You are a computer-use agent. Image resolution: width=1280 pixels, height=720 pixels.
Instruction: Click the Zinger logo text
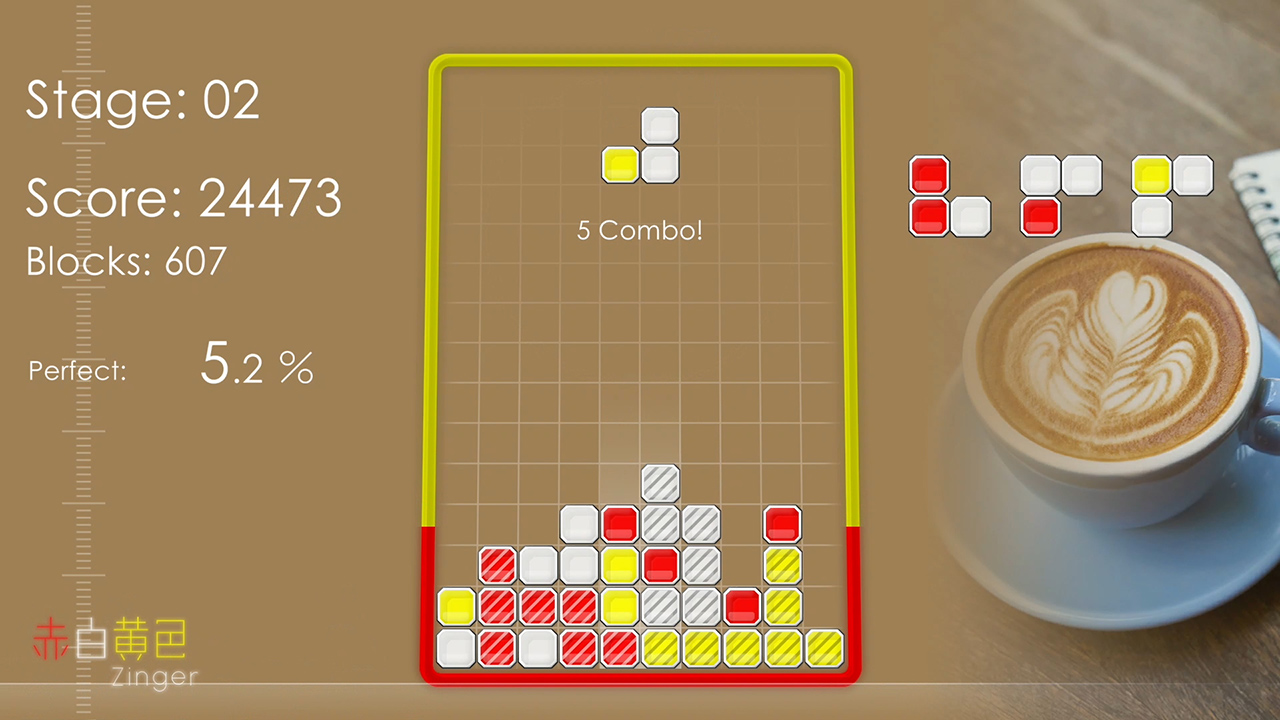[x=155, y=677]
